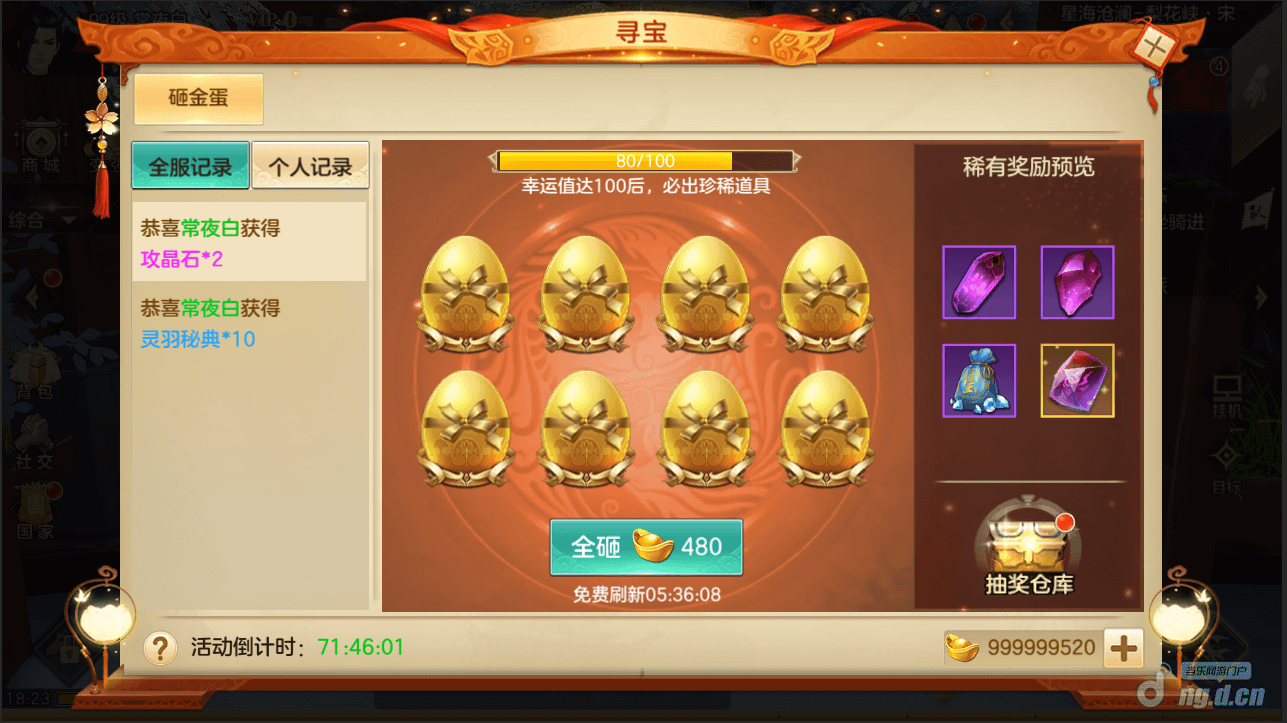
Task: Open the 抽奖仓库 prize warehouse chest
Action: pyautogui.click(x=1030, y=545)
